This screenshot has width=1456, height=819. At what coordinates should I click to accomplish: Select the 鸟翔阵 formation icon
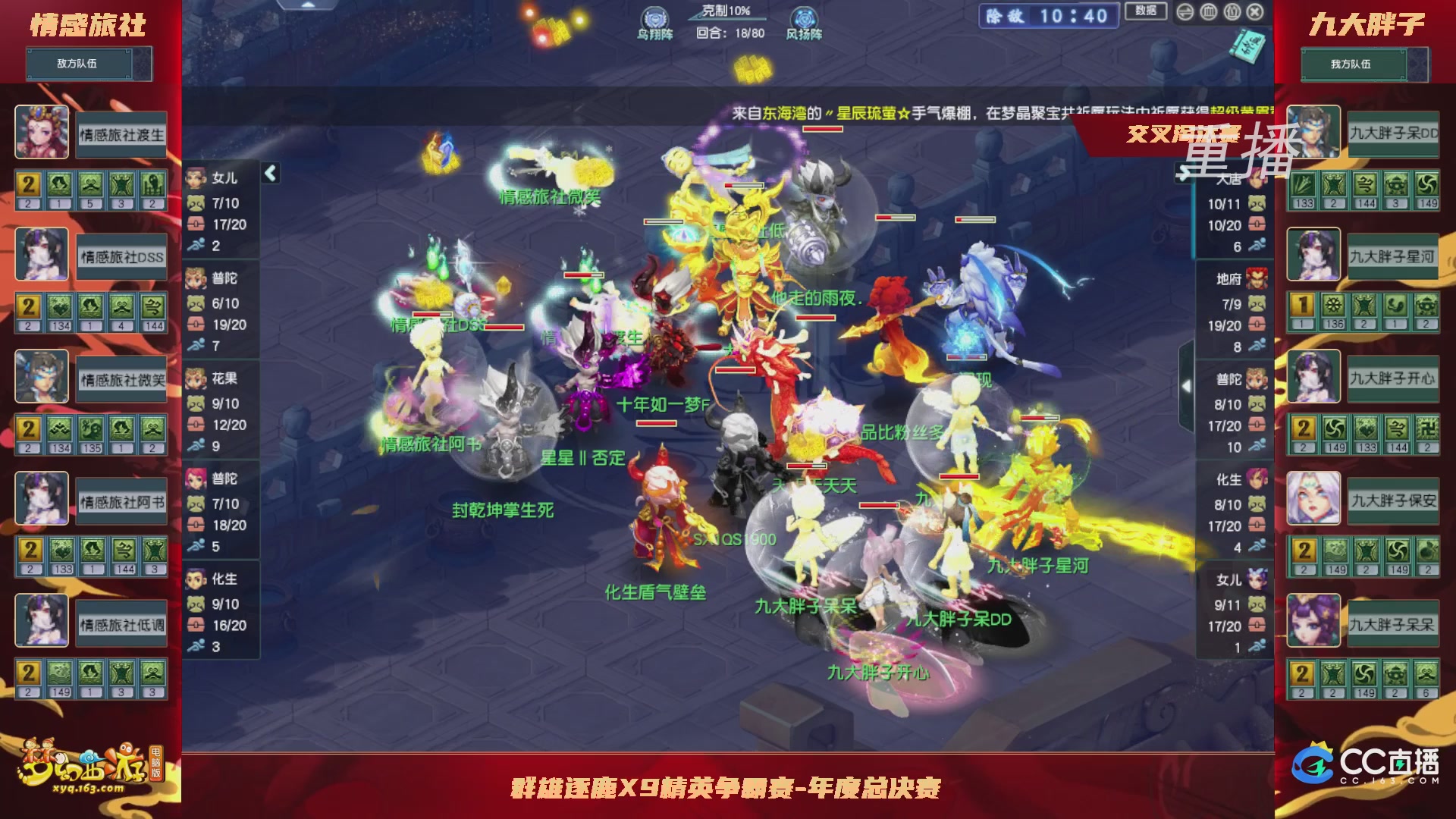coord(656,18)
